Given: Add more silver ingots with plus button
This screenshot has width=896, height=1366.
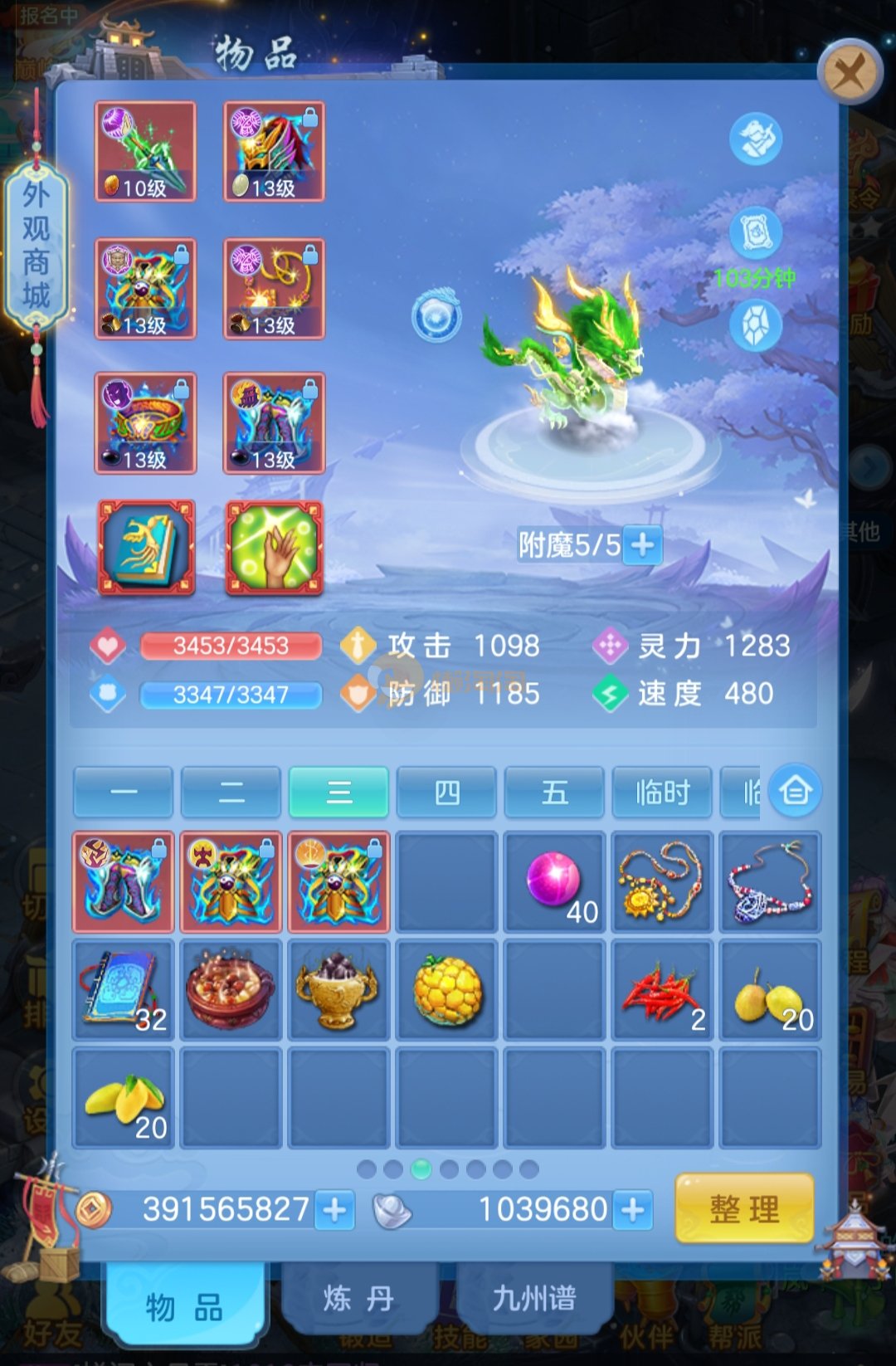Looking at the screenshot, I should (x=633, y=1210).
